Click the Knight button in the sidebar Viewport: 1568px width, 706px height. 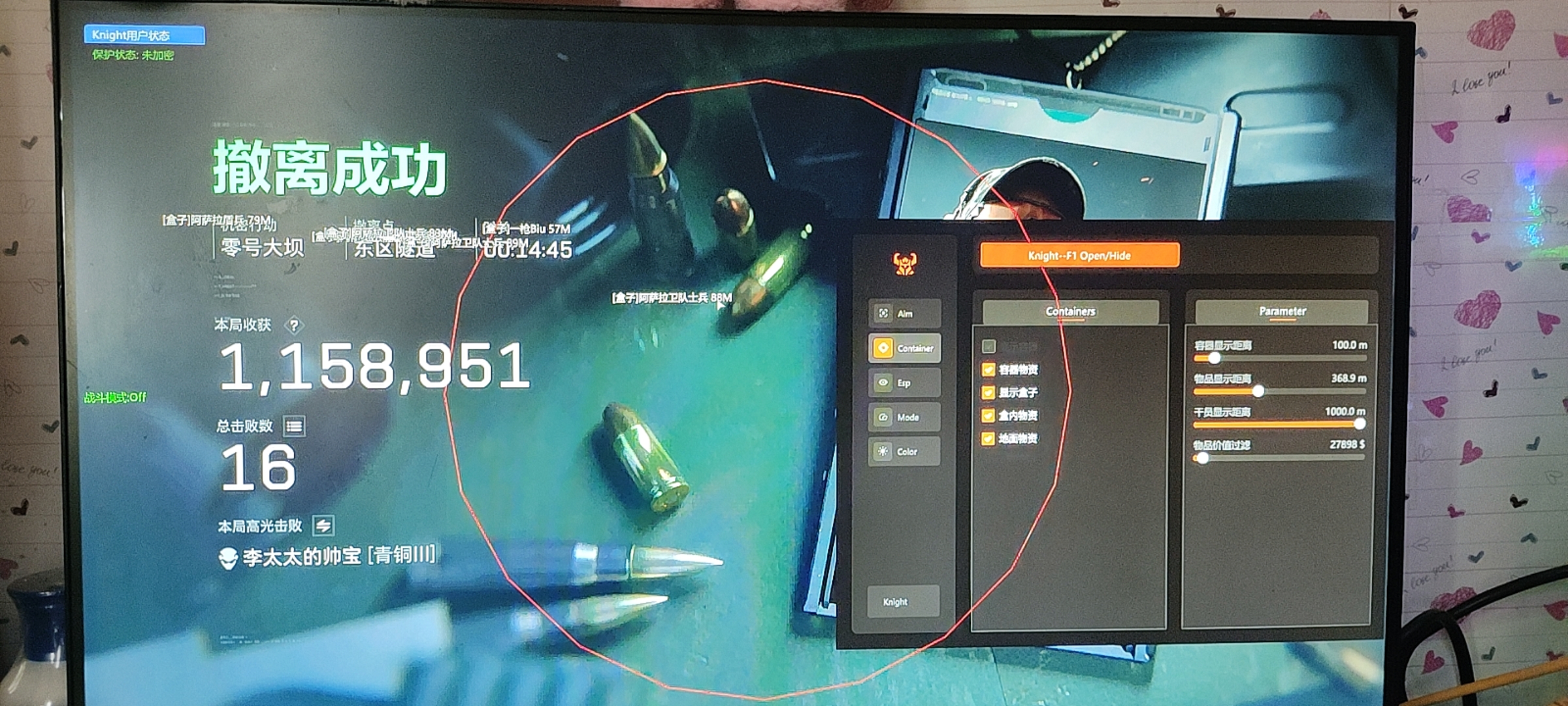pos(903,601)
